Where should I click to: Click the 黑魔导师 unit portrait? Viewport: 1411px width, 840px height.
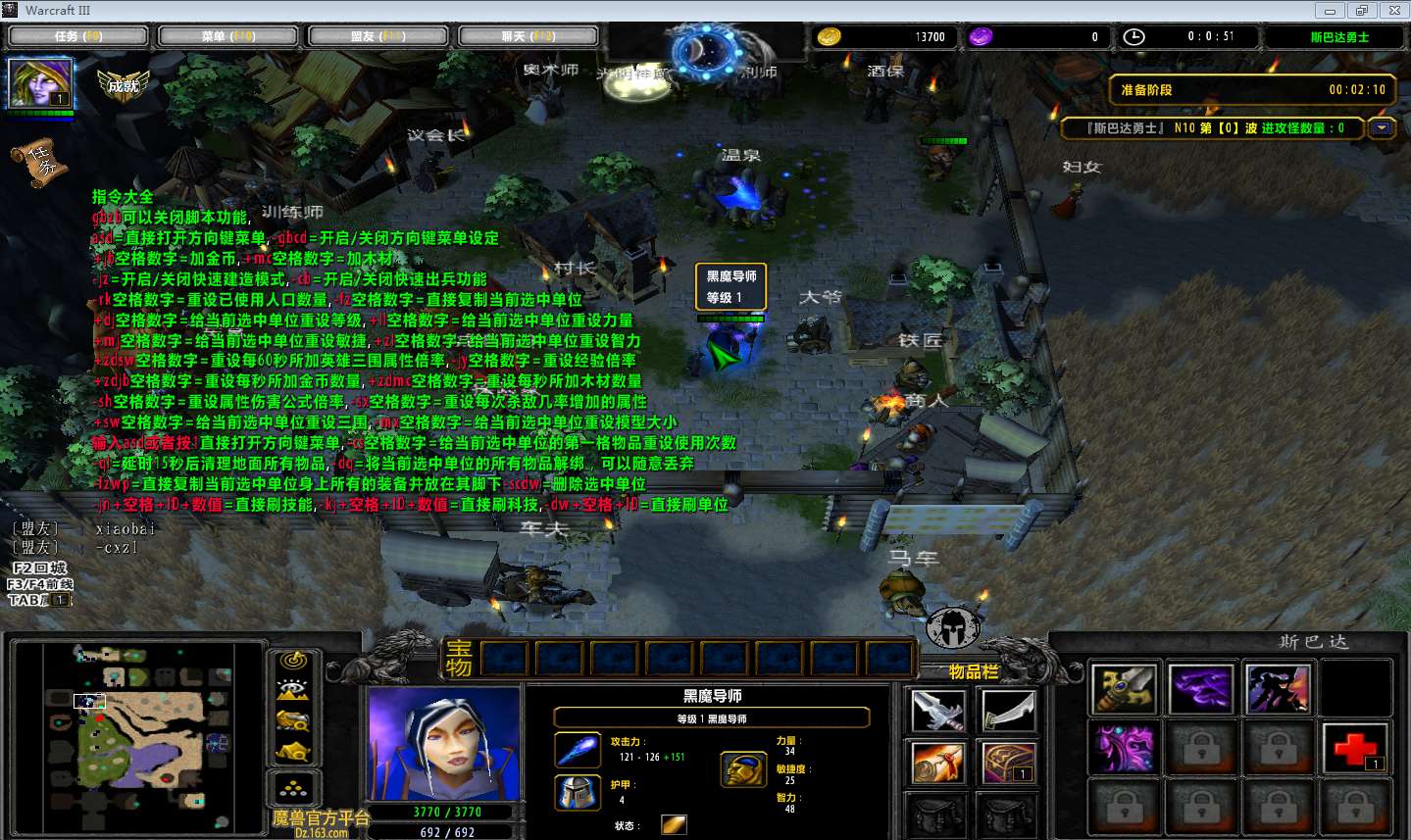point(443,744)
